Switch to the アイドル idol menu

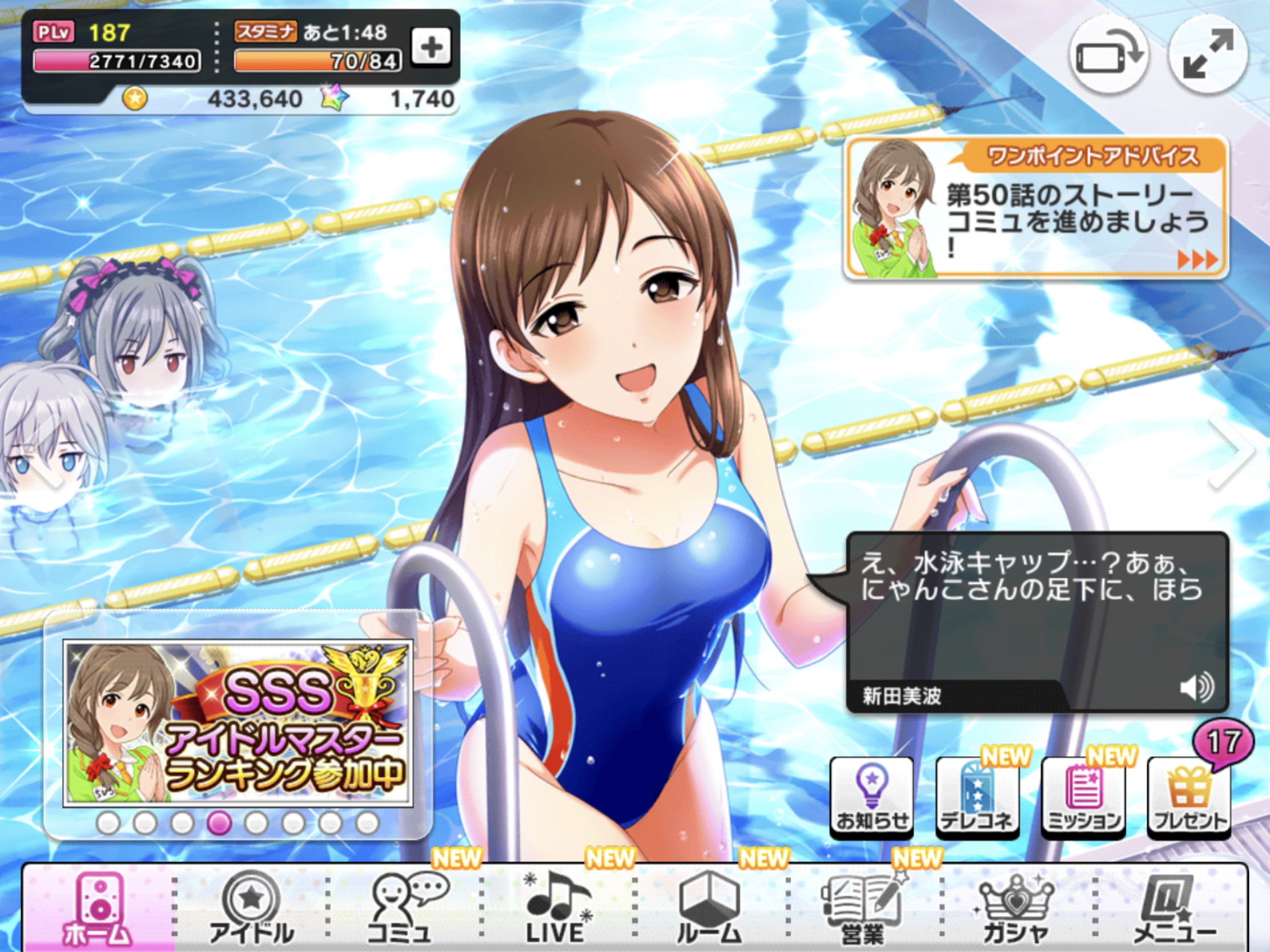[251, 910]
